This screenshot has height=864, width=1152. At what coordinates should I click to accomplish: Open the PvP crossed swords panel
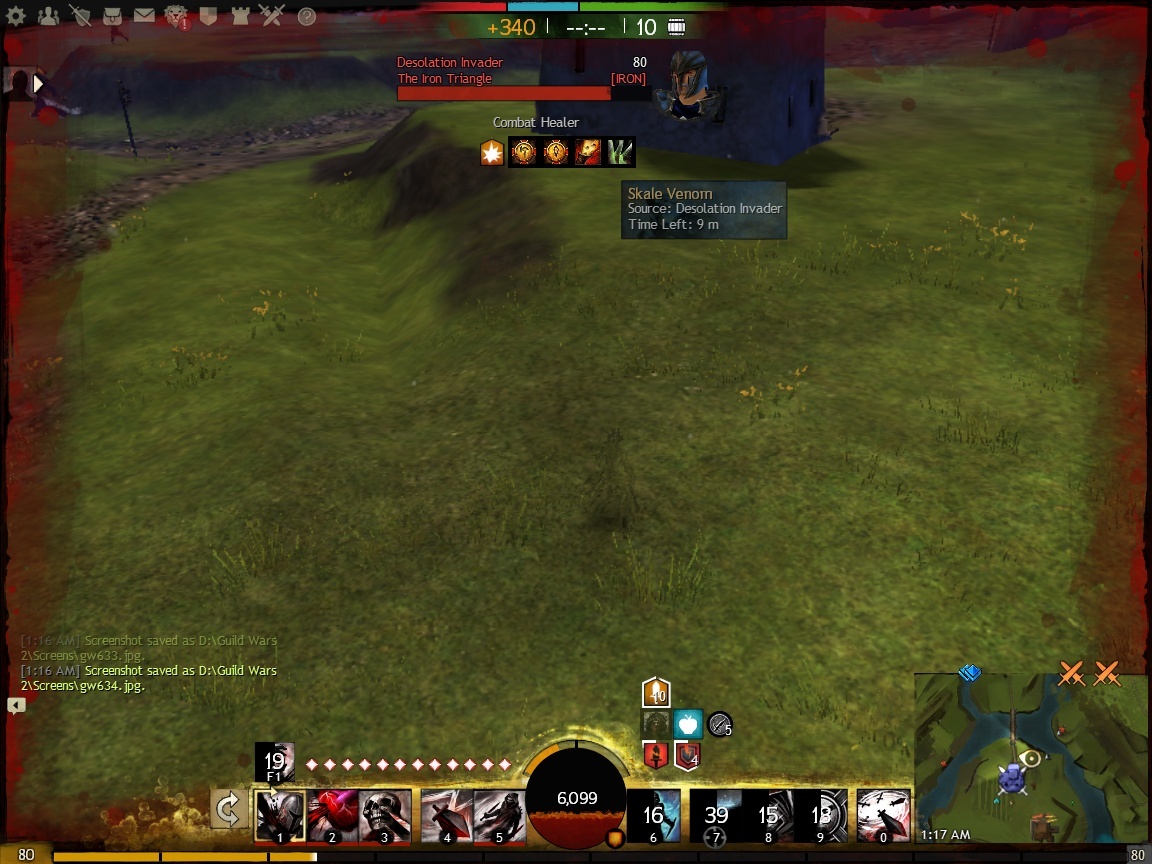click(271, 16)
